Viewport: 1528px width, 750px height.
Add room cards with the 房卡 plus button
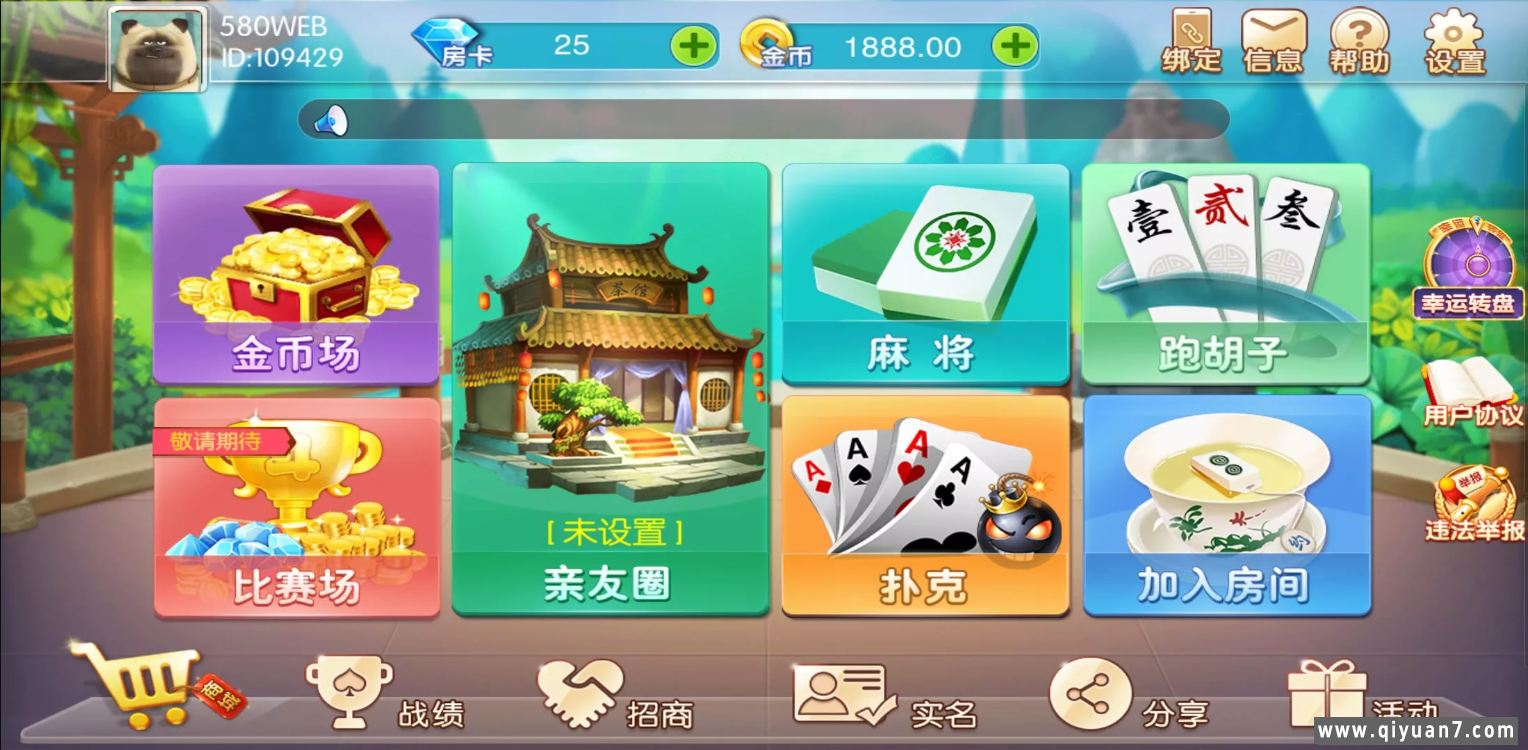694,46
